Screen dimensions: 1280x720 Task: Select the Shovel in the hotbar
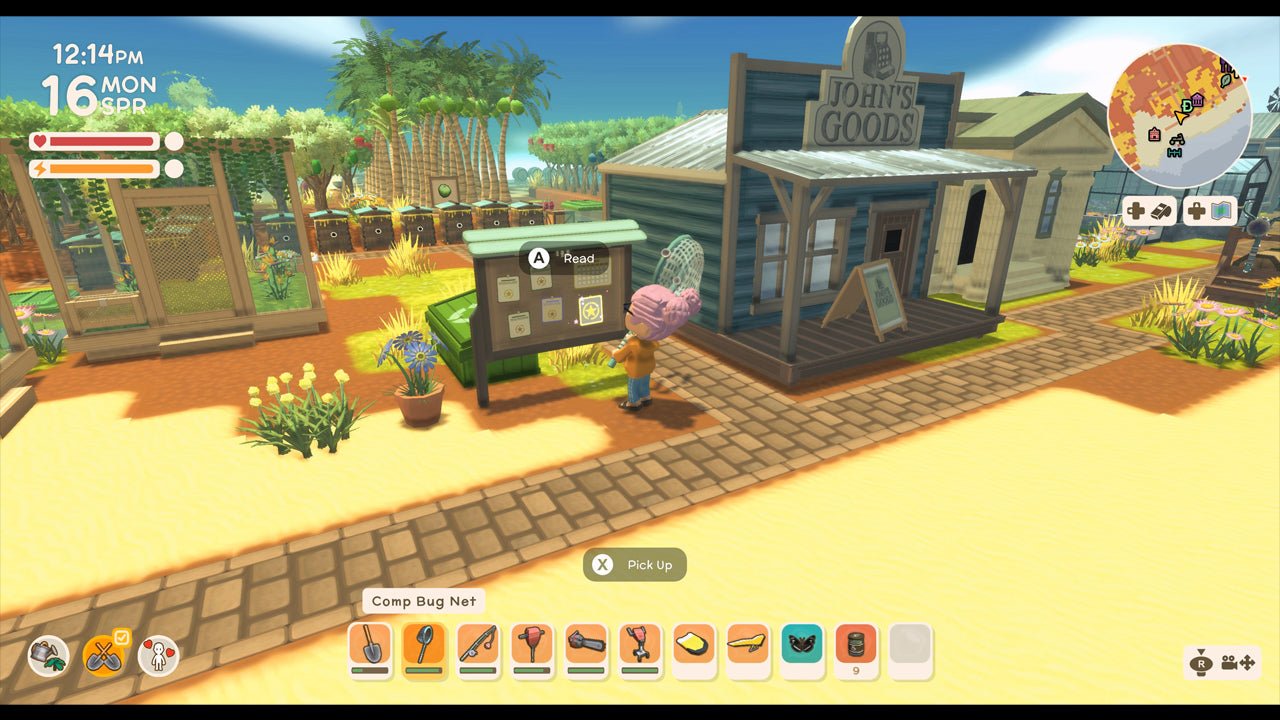point(371,645)
